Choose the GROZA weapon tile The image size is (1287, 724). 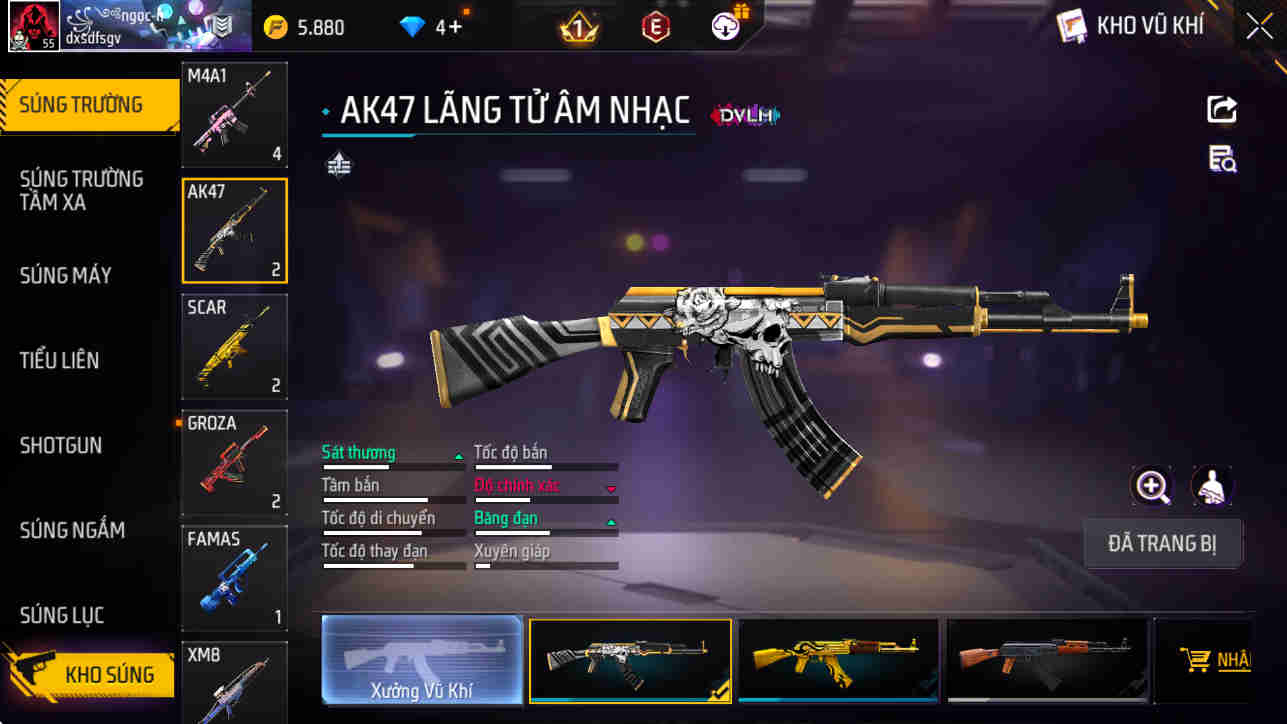(x=234, y=462)
